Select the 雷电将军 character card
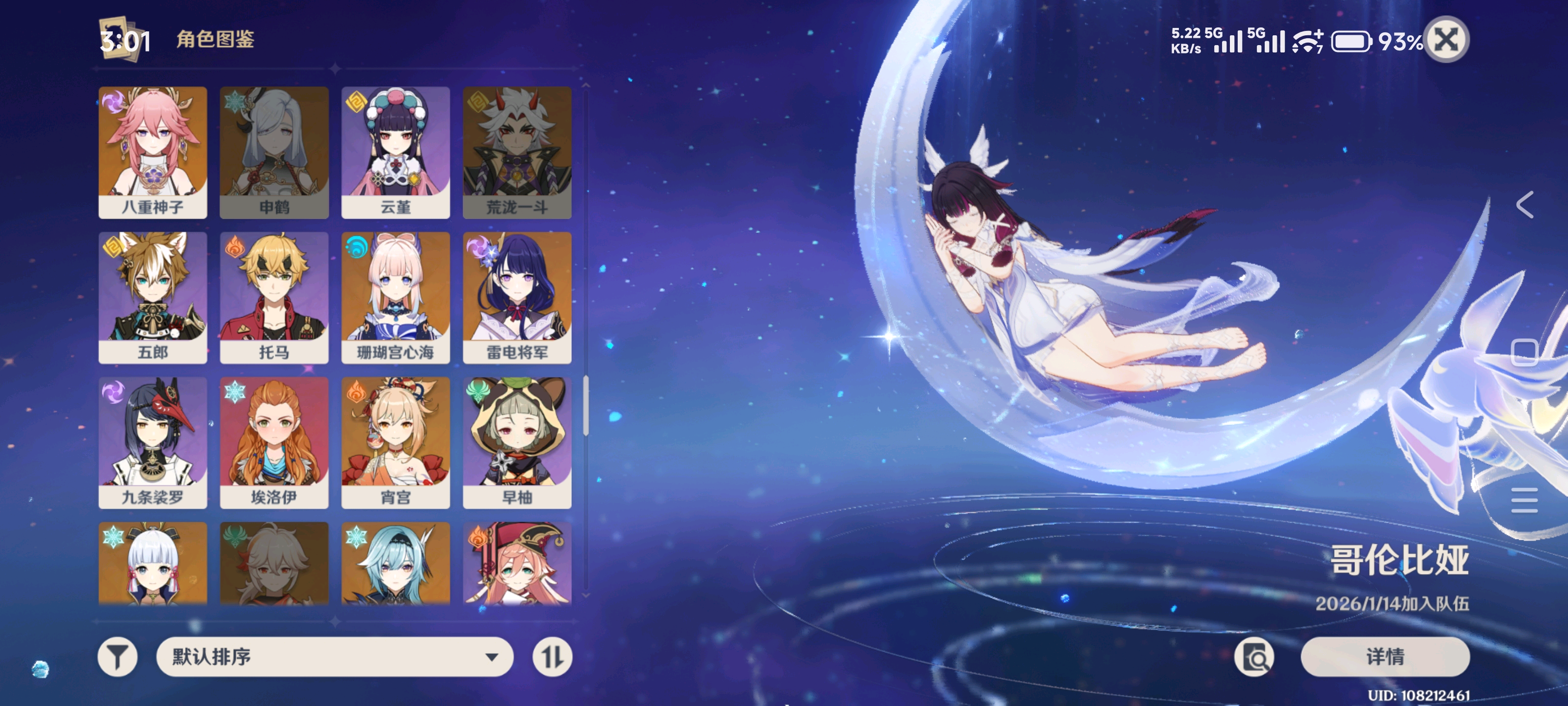The image size is (1568, 706). point(517,297)
